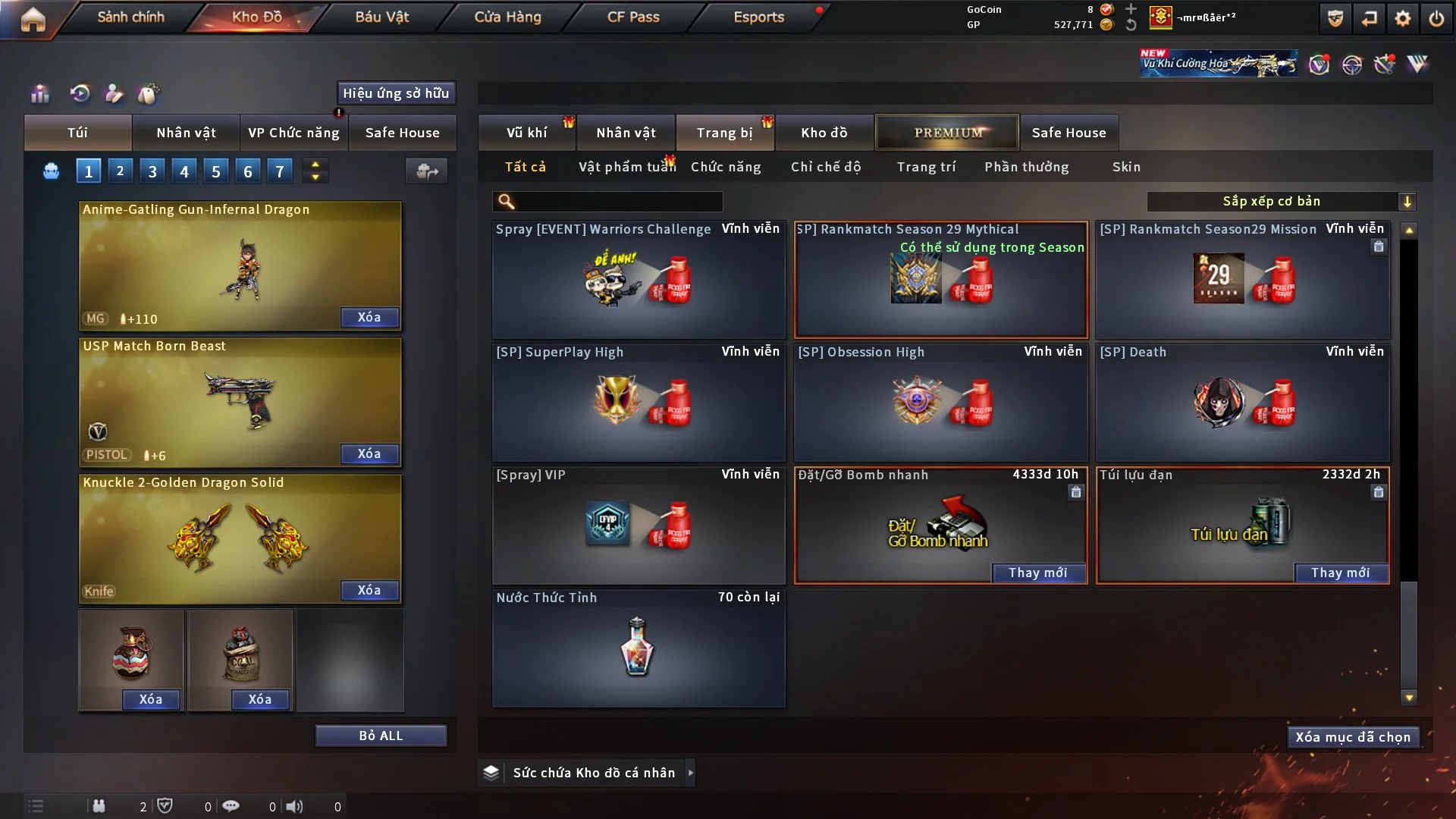The height and width of the screenshot is (819, 1456).
Task: Go to Sảnh chính lobby
Action: pos(130,17)
